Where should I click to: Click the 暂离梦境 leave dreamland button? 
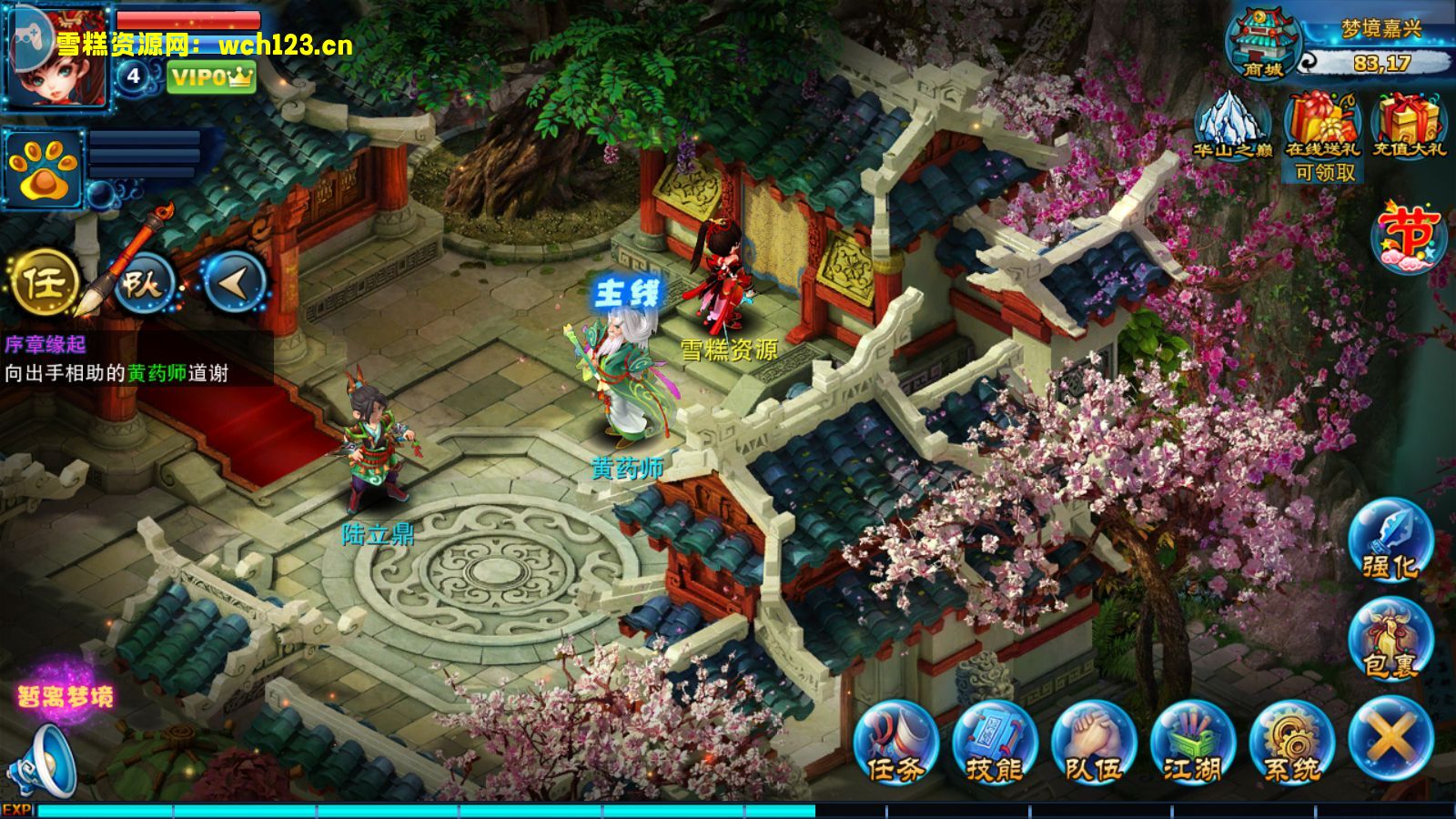point(66,696)
